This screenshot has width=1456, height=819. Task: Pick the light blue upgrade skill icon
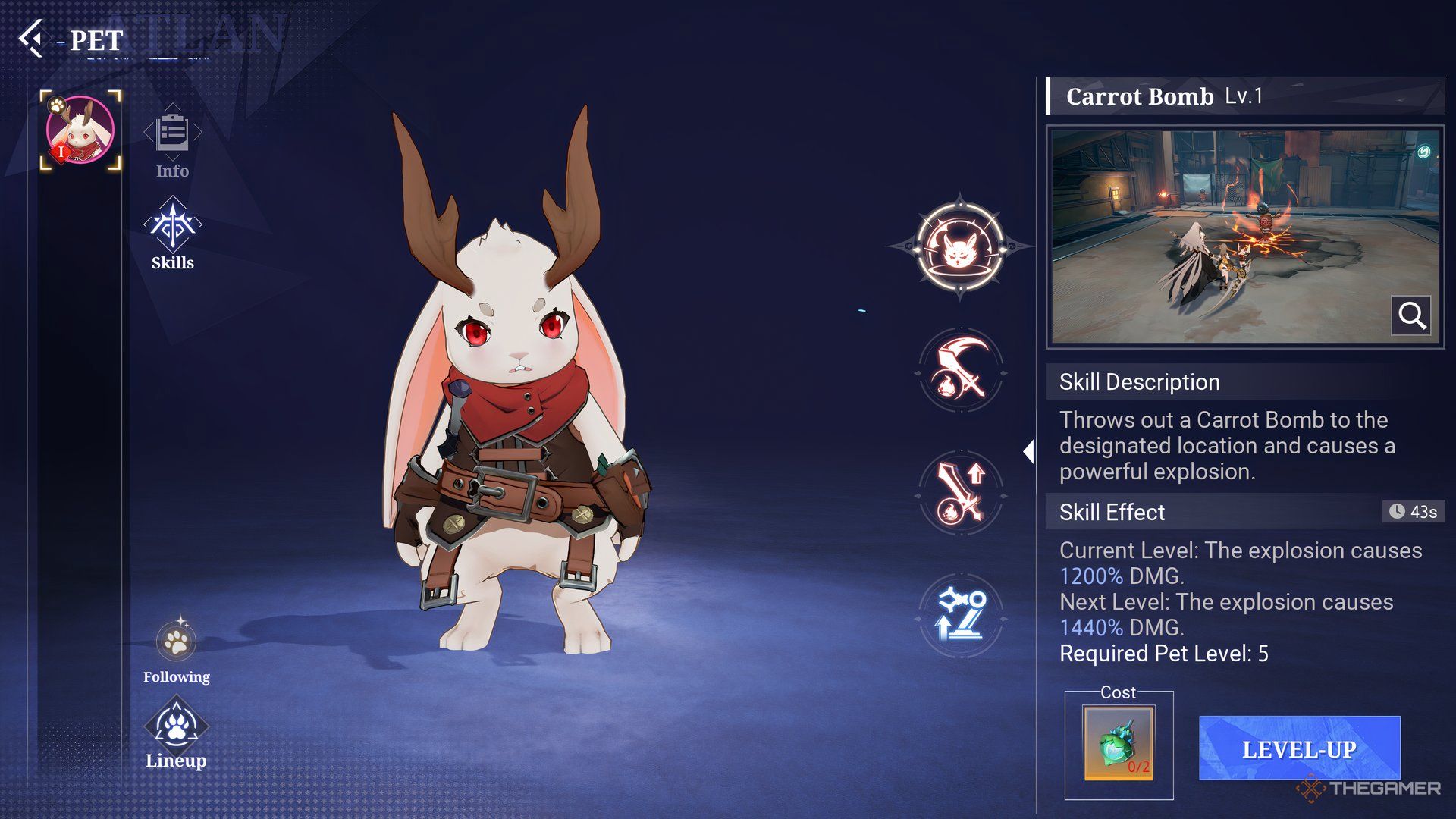[961, 616]
